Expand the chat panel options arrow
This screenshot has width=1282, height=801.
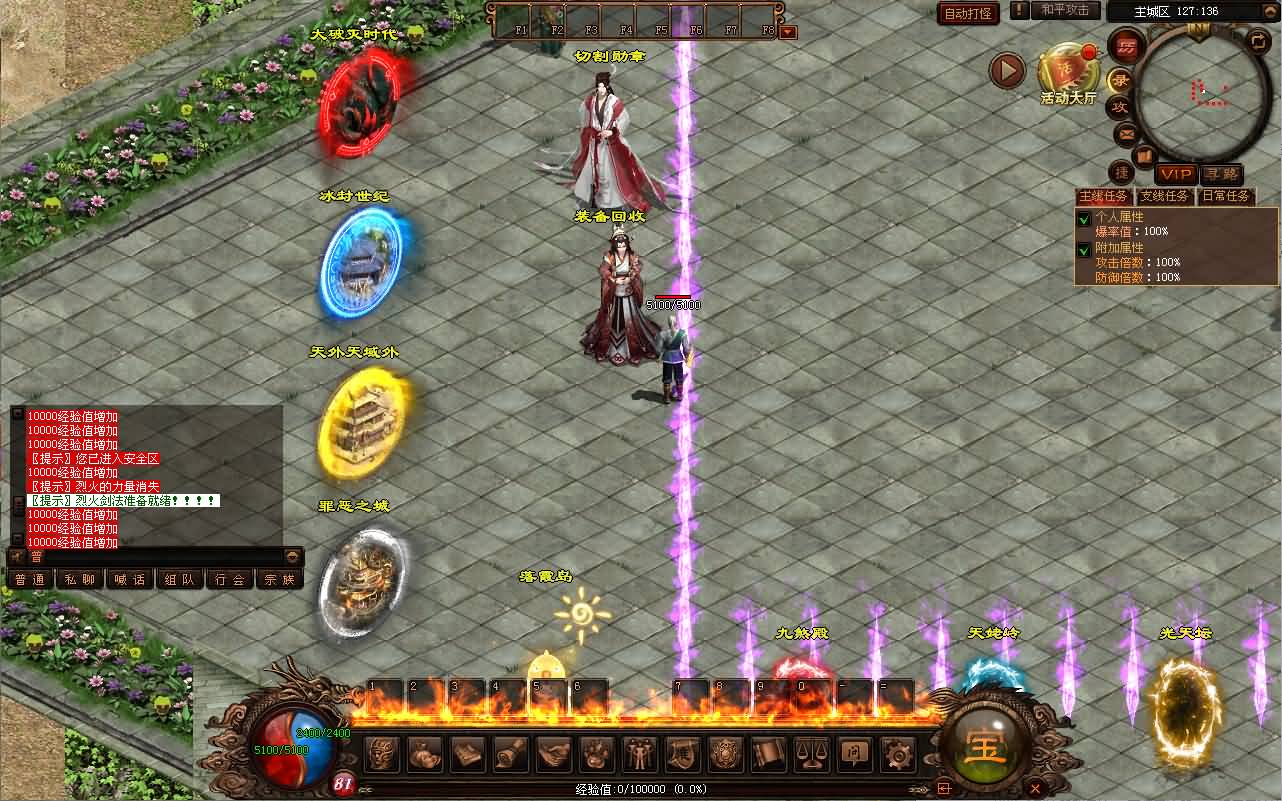tap(291, 557)
